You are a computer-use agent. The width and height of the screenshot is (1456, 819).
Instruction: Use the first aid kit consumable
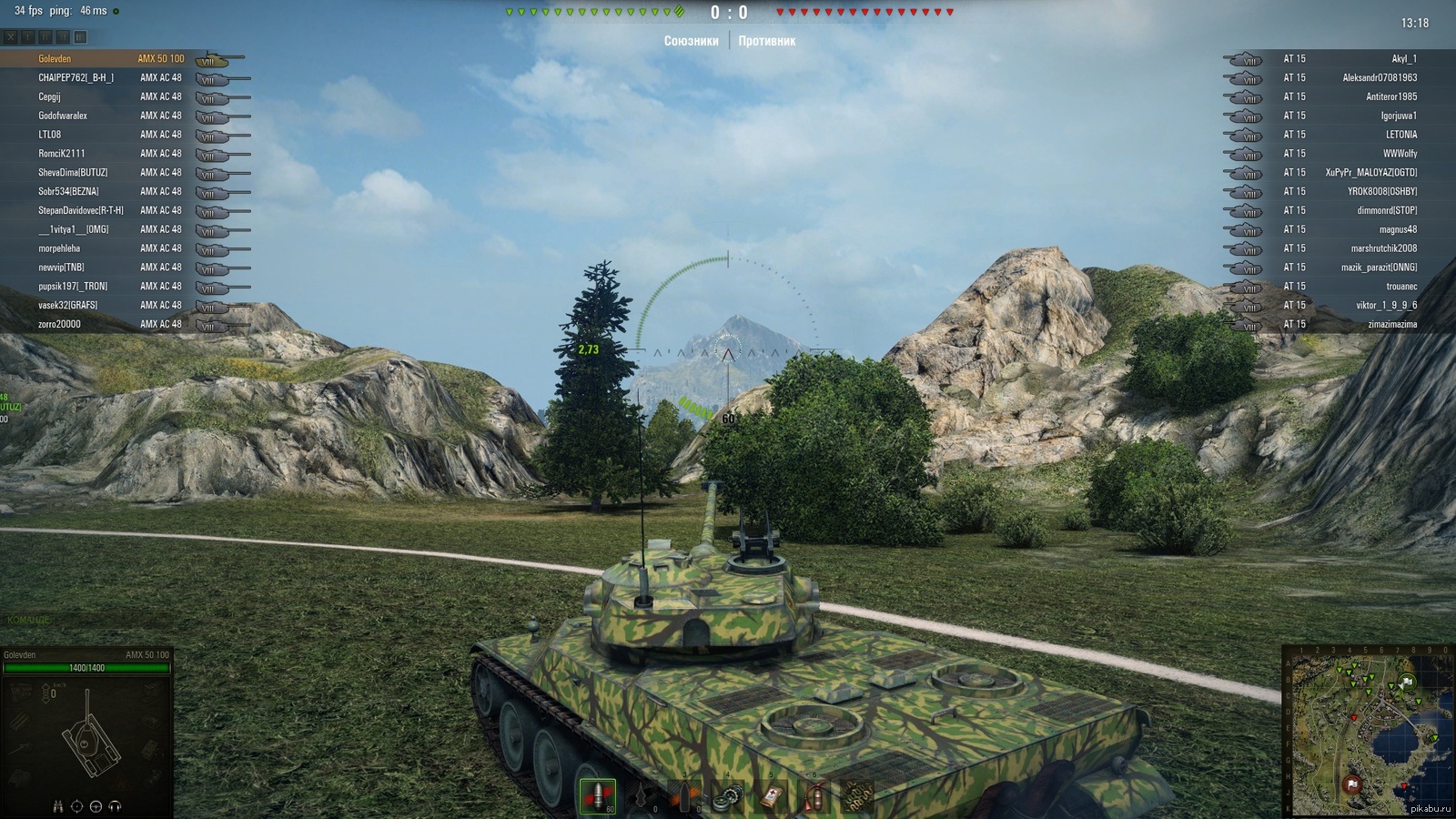click(x=771, y=797)
